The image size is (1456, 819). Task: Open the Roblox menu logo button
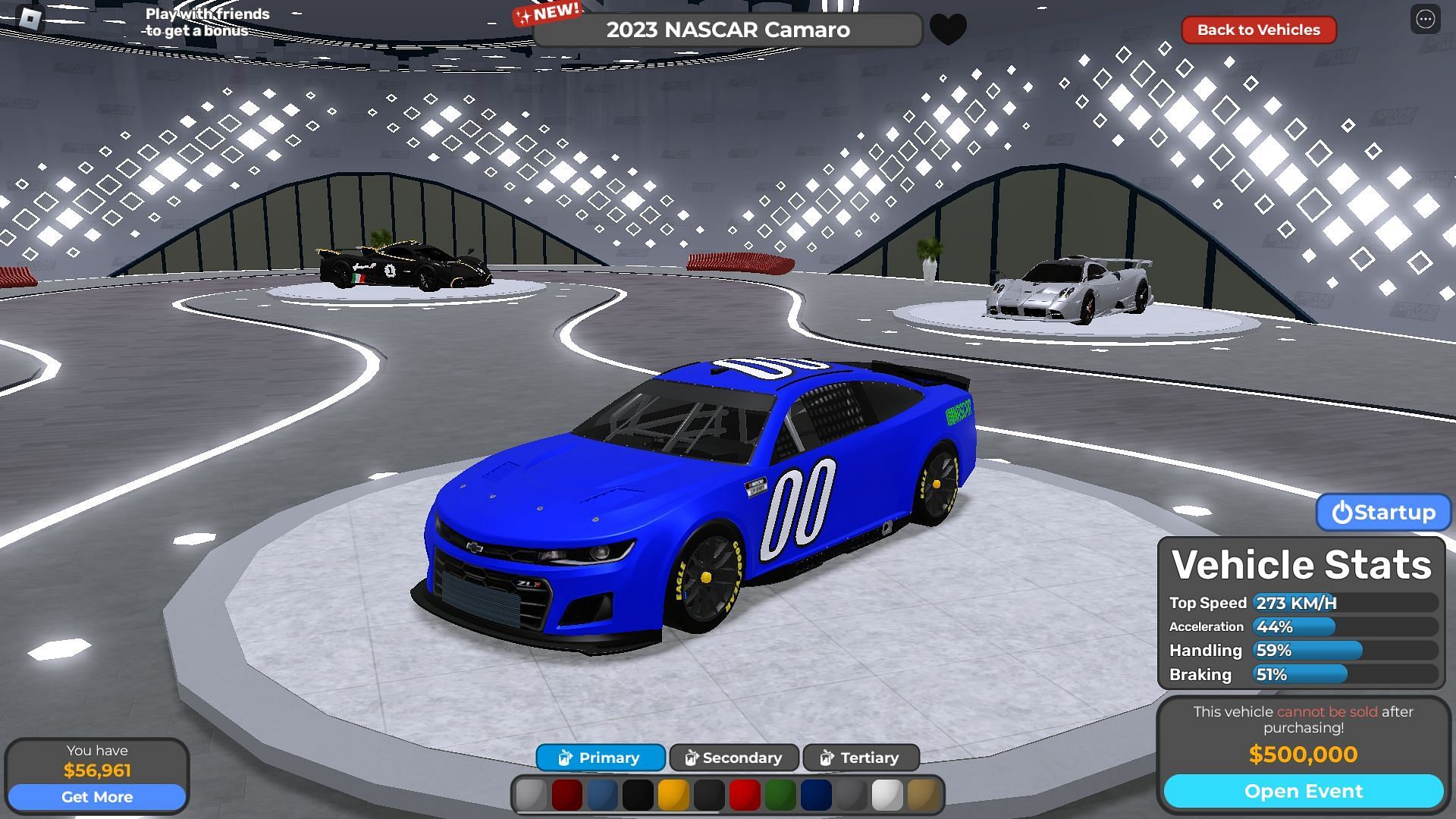(30, 19)
